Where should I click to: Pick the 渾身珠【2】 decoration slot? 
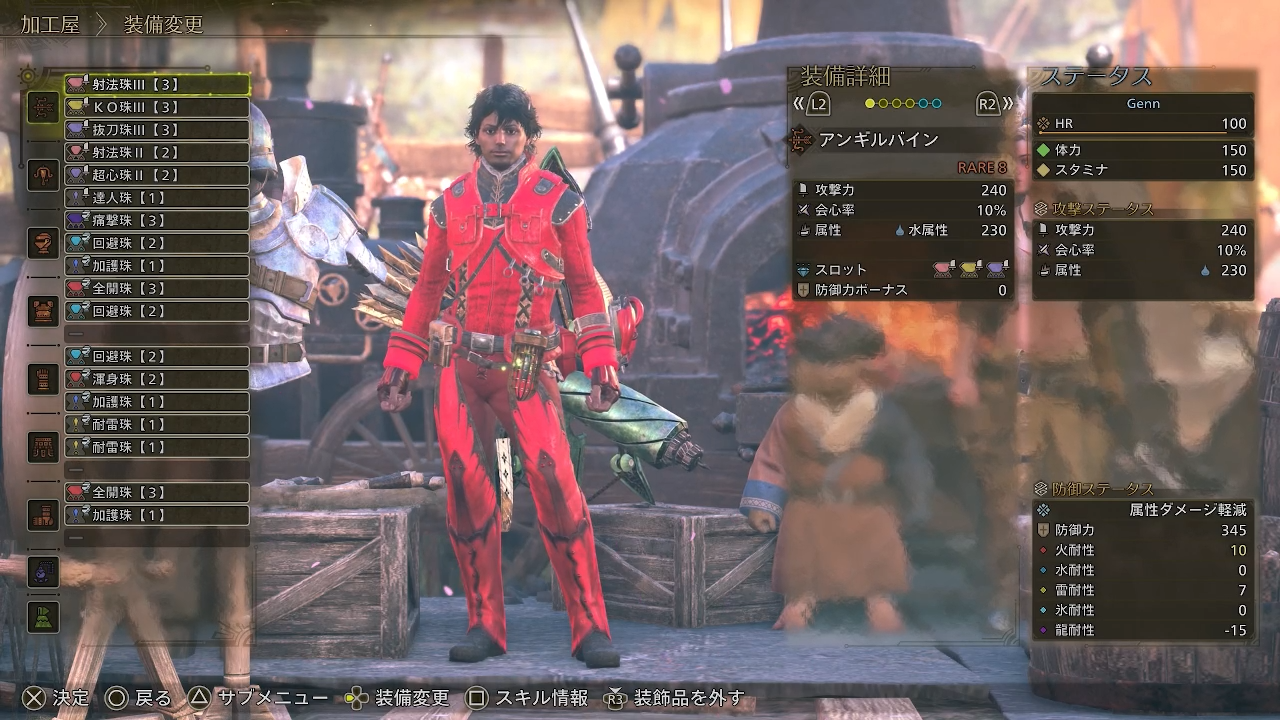tap(157, 379)
